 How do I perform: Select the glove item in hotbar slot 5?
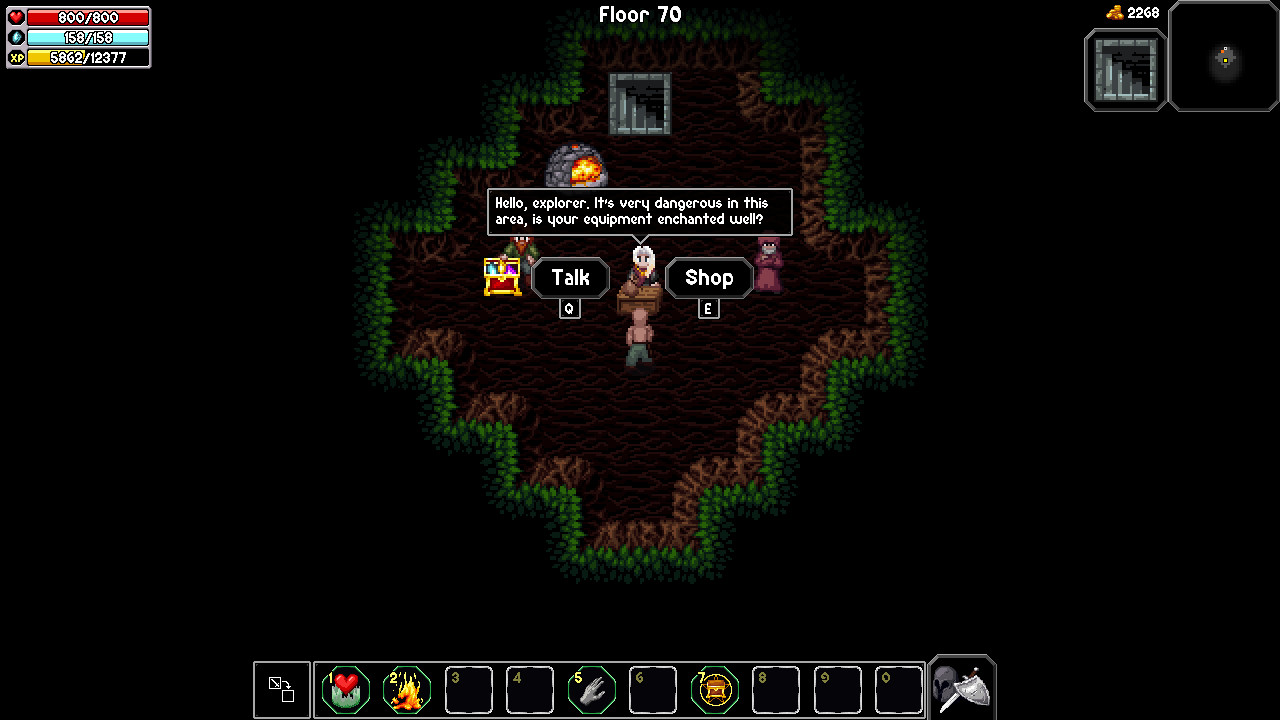pyautogui.click(x=591, y=689)
